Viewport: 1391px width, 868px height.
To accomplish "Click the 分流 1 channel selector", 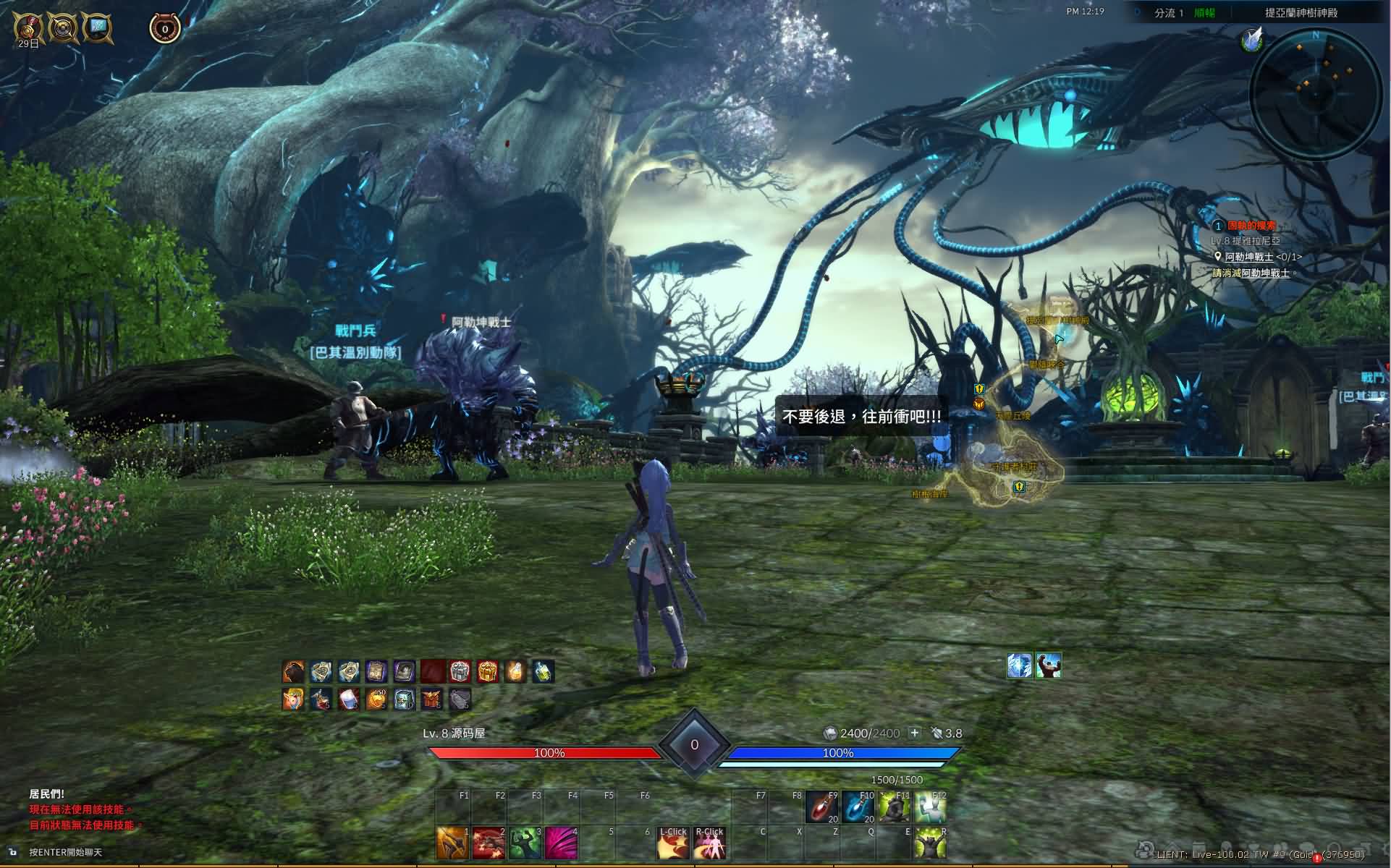I will pos(1169,13).
